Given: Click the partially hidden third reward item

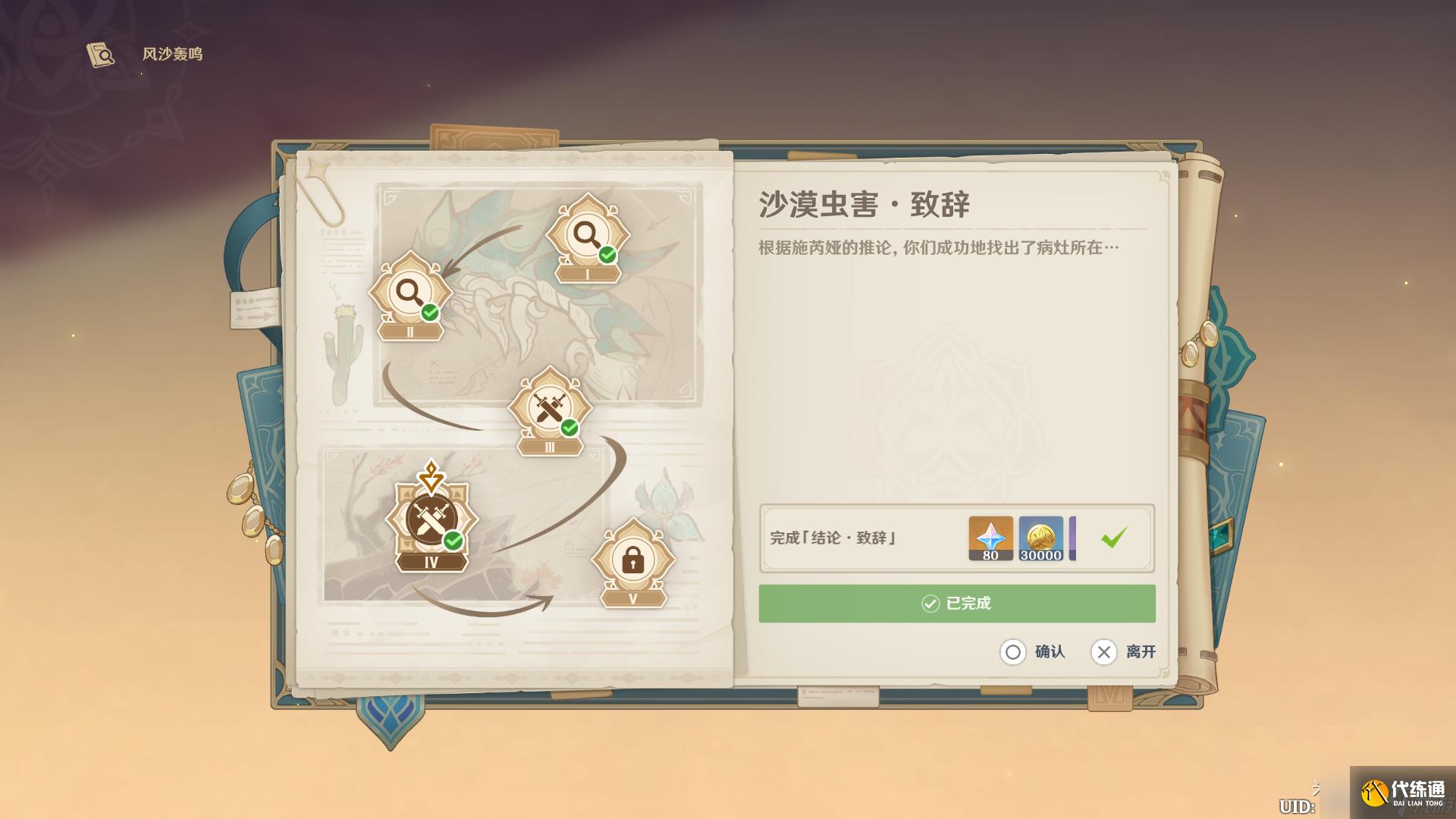Looking at the screenshot, I should (1074, 538).
